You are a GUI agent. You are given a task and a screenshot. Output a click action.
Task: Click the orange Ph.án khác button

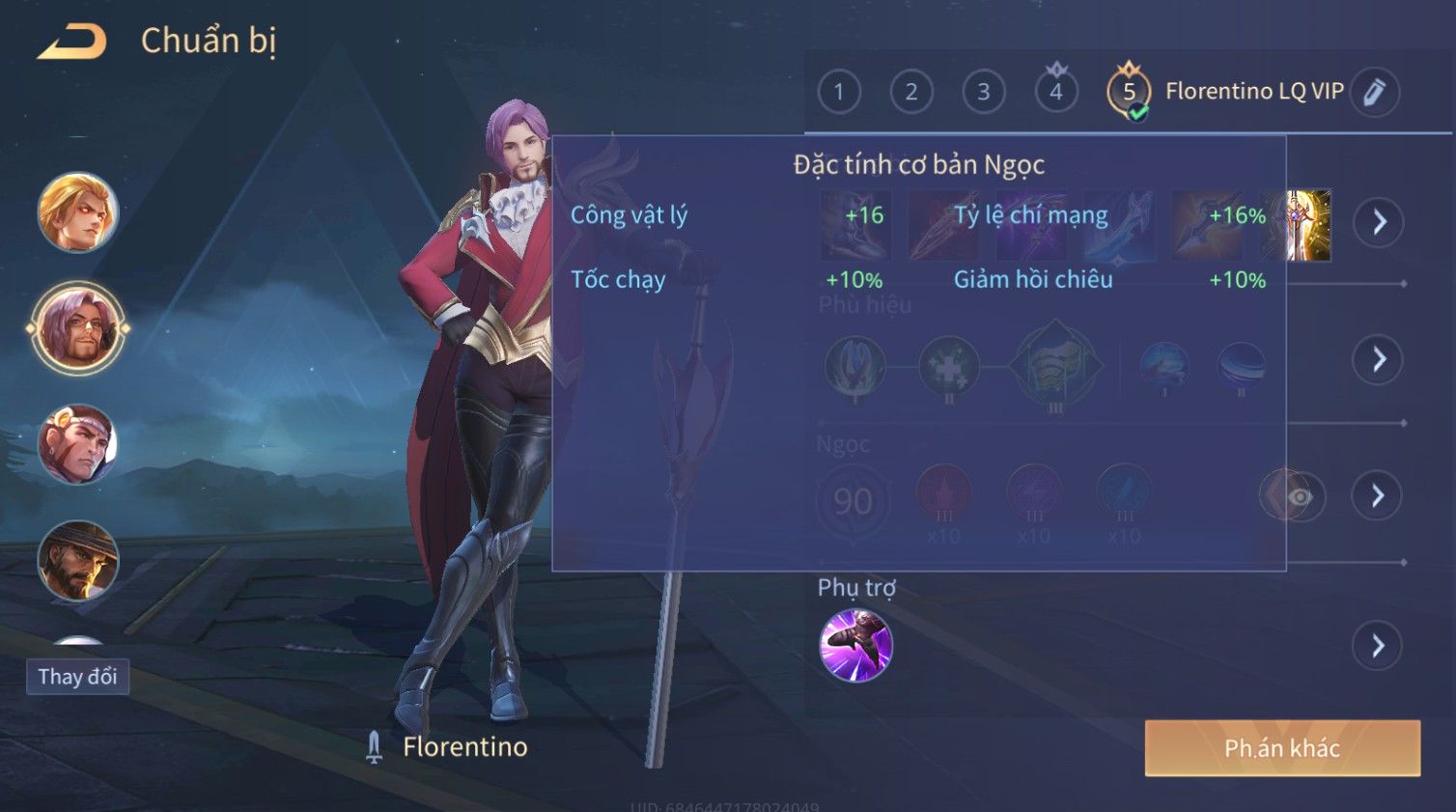(x=1281, y=748)
